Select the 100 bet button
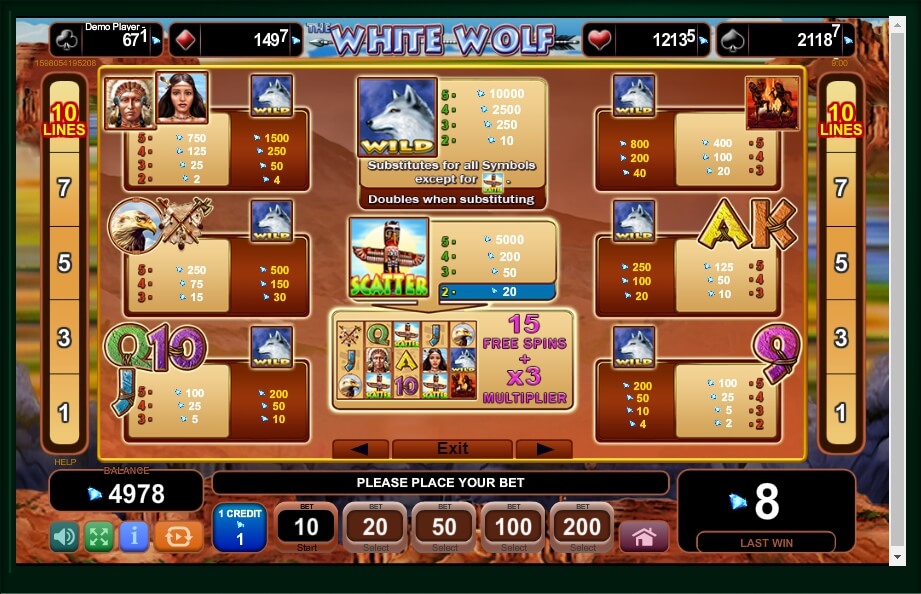 coord(513,527)
